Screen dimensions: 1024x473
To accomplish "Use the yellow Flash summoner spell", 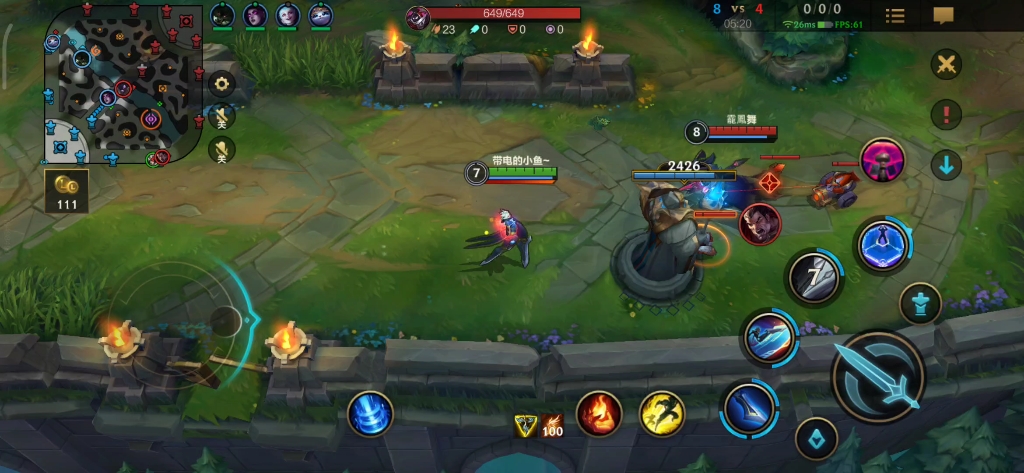I will point(661,413).
